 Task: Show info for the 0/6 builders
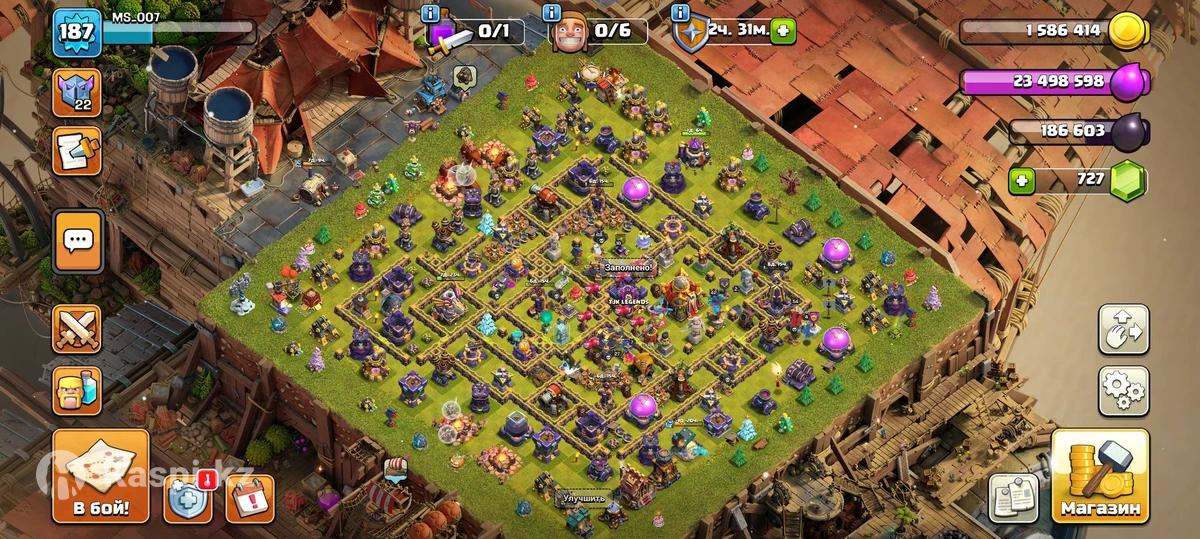coord(552,13)
